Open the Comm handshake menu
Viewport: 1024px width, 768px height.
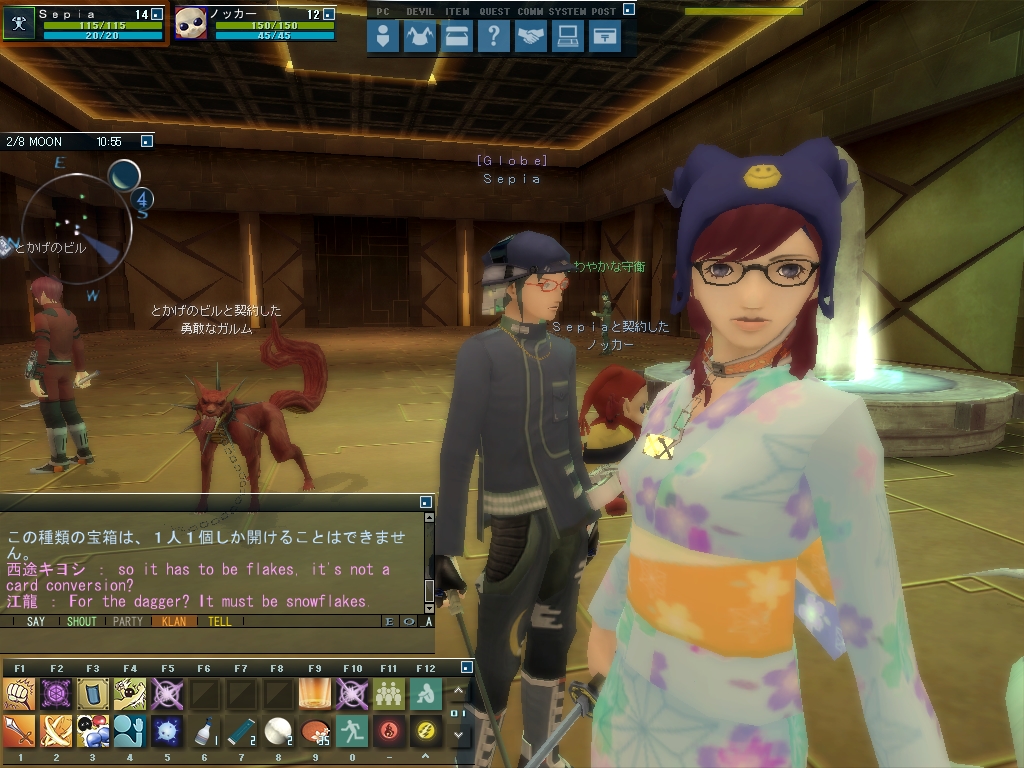click(x=531, y=37)
